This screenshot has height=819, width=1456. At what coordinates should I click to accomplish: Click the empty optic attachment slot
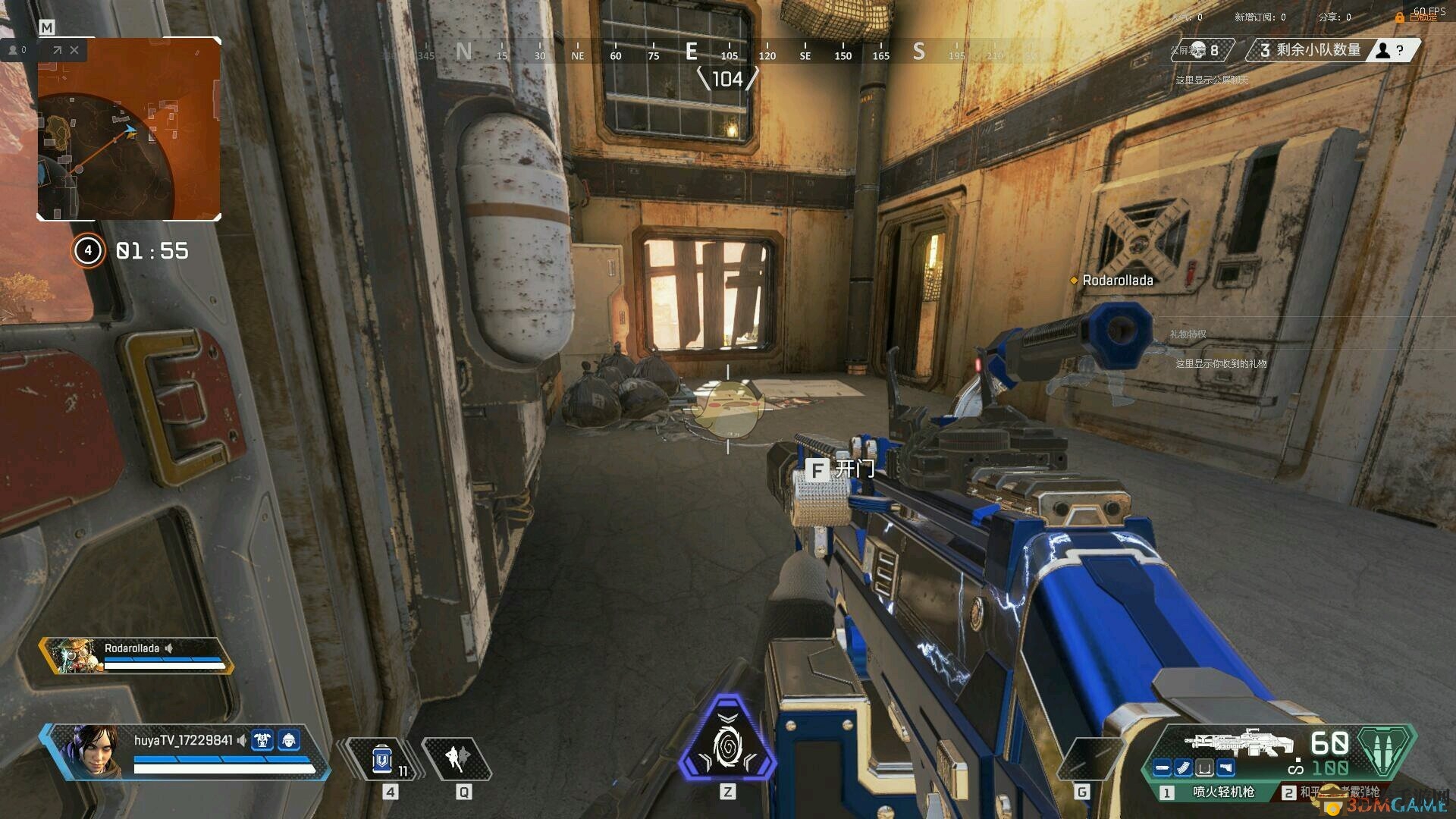pos(1204,768)
